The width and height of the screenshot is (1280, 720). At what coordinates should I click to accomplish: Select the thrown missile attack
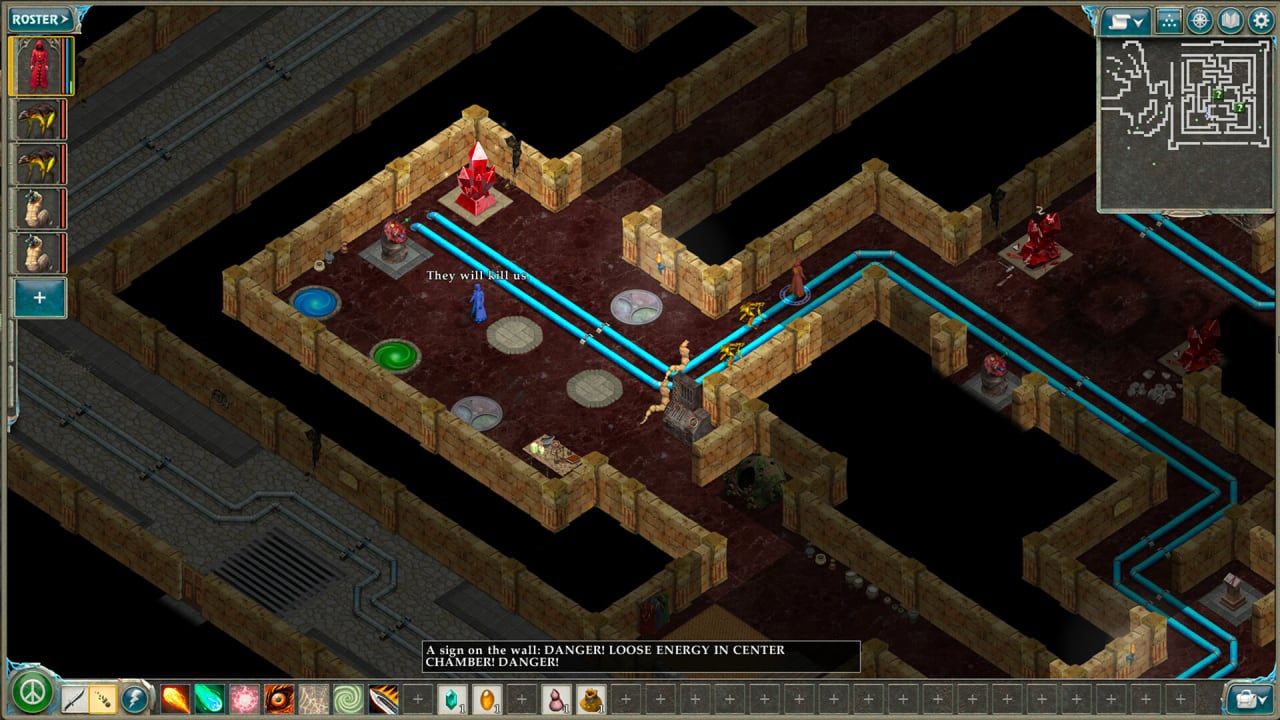click(x=103, y=698)
